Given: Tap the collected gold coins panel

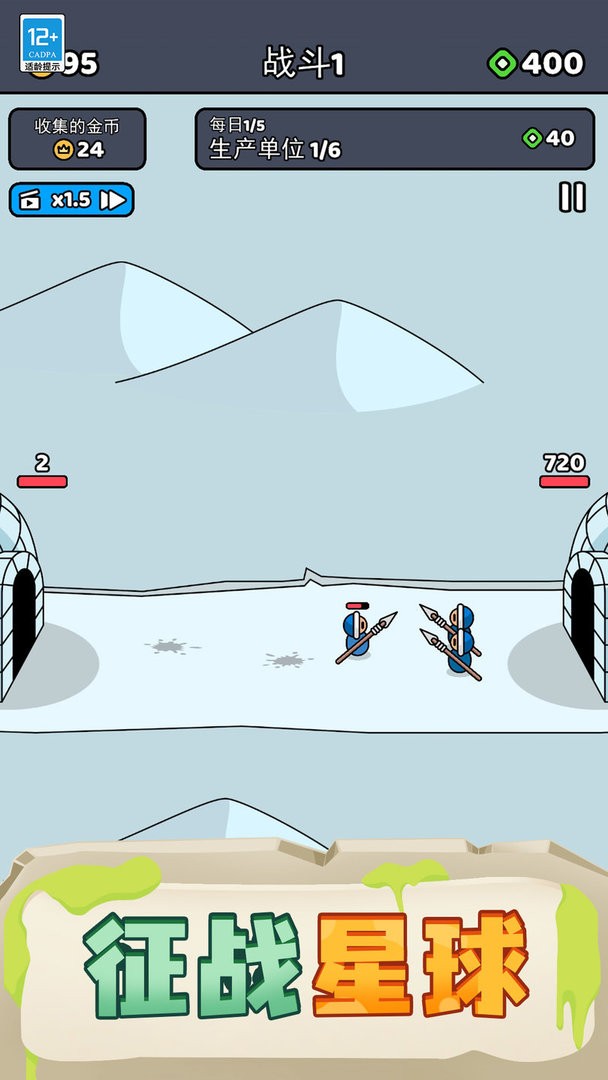Looking at the screenshot, I should (x=77, y=139).
